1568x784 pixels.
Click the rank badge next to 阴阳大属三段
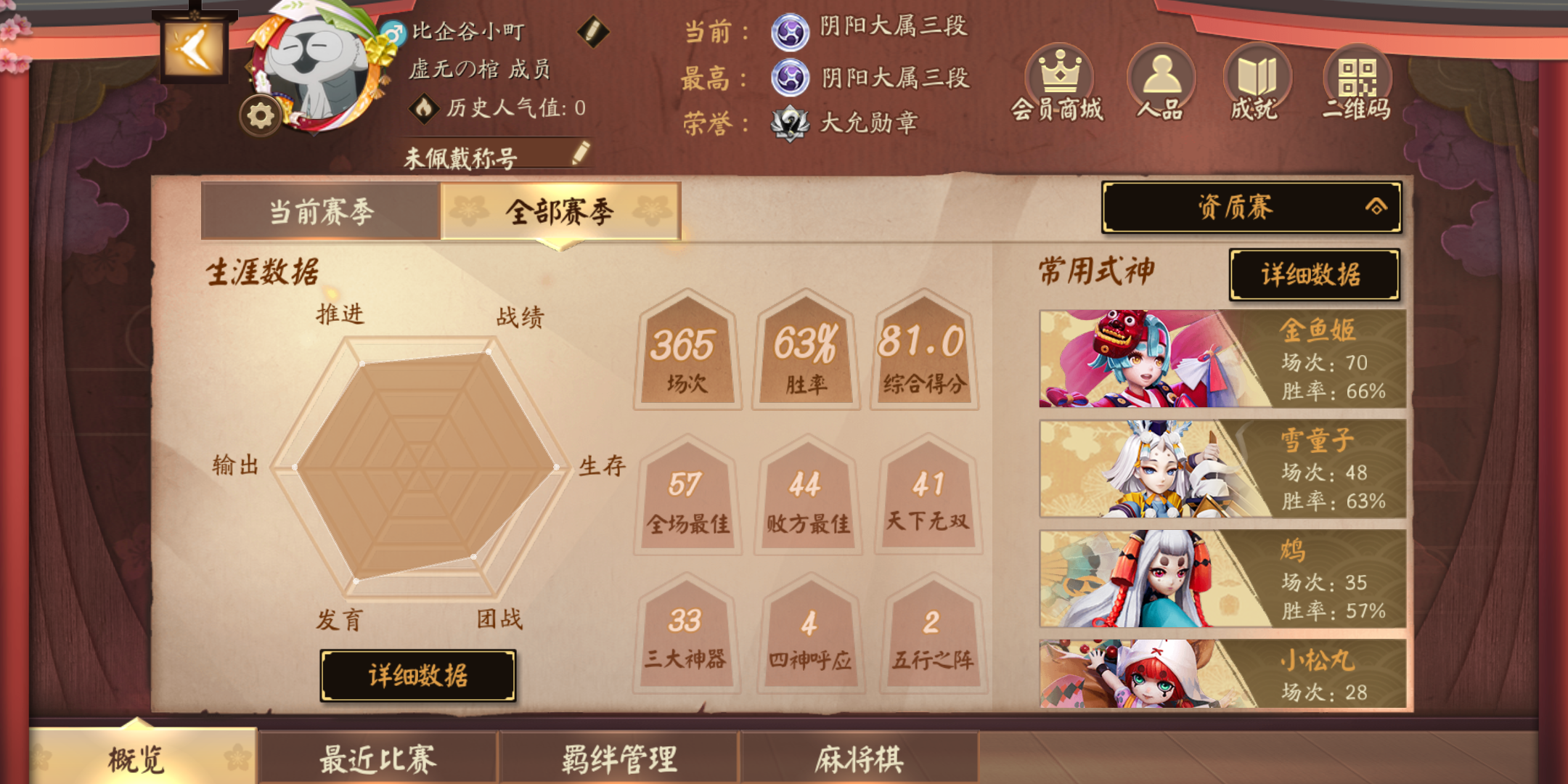[789, 33]
